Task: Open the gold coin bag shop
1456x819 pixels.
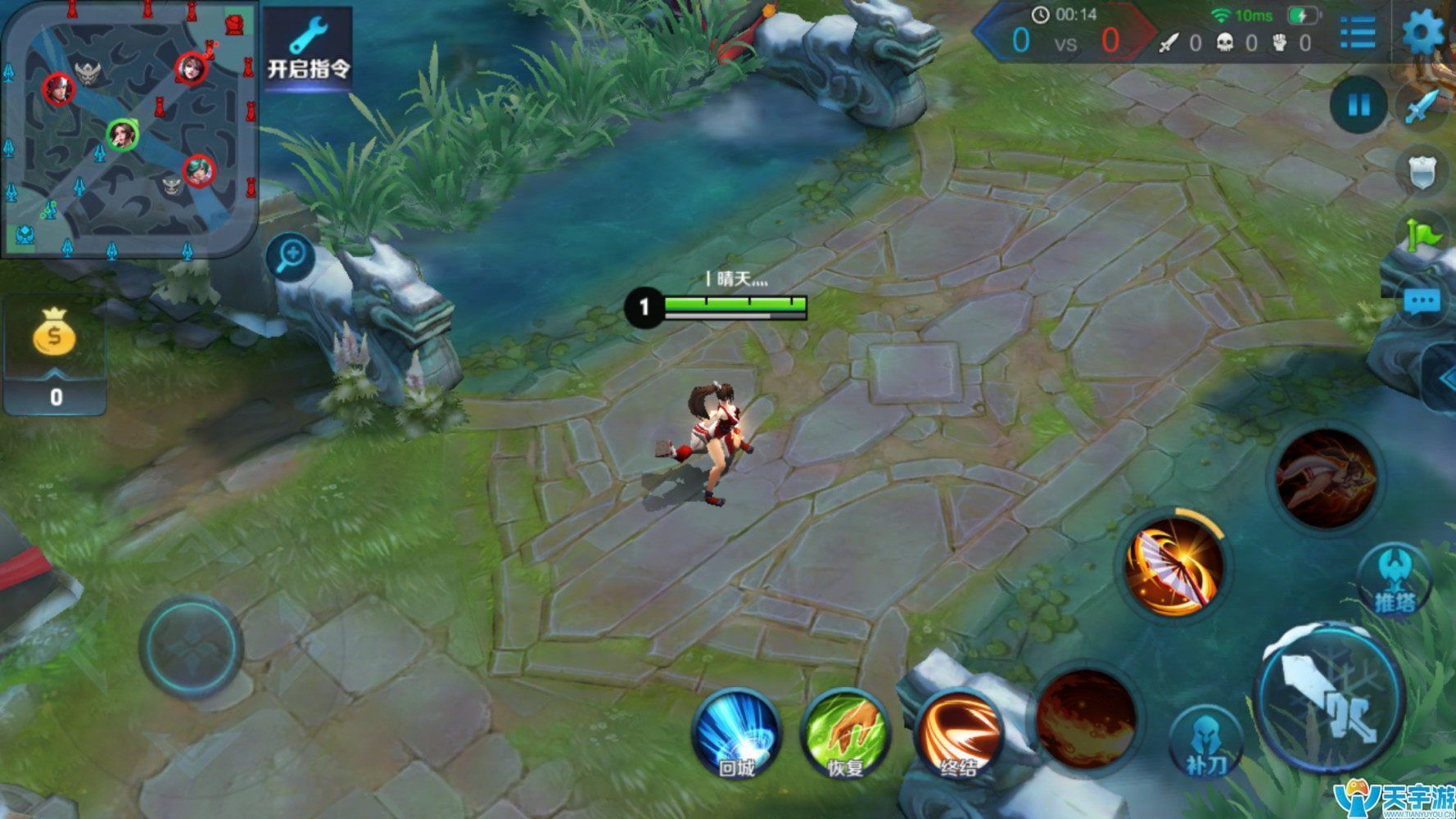Action: click(x=54, y=333)
